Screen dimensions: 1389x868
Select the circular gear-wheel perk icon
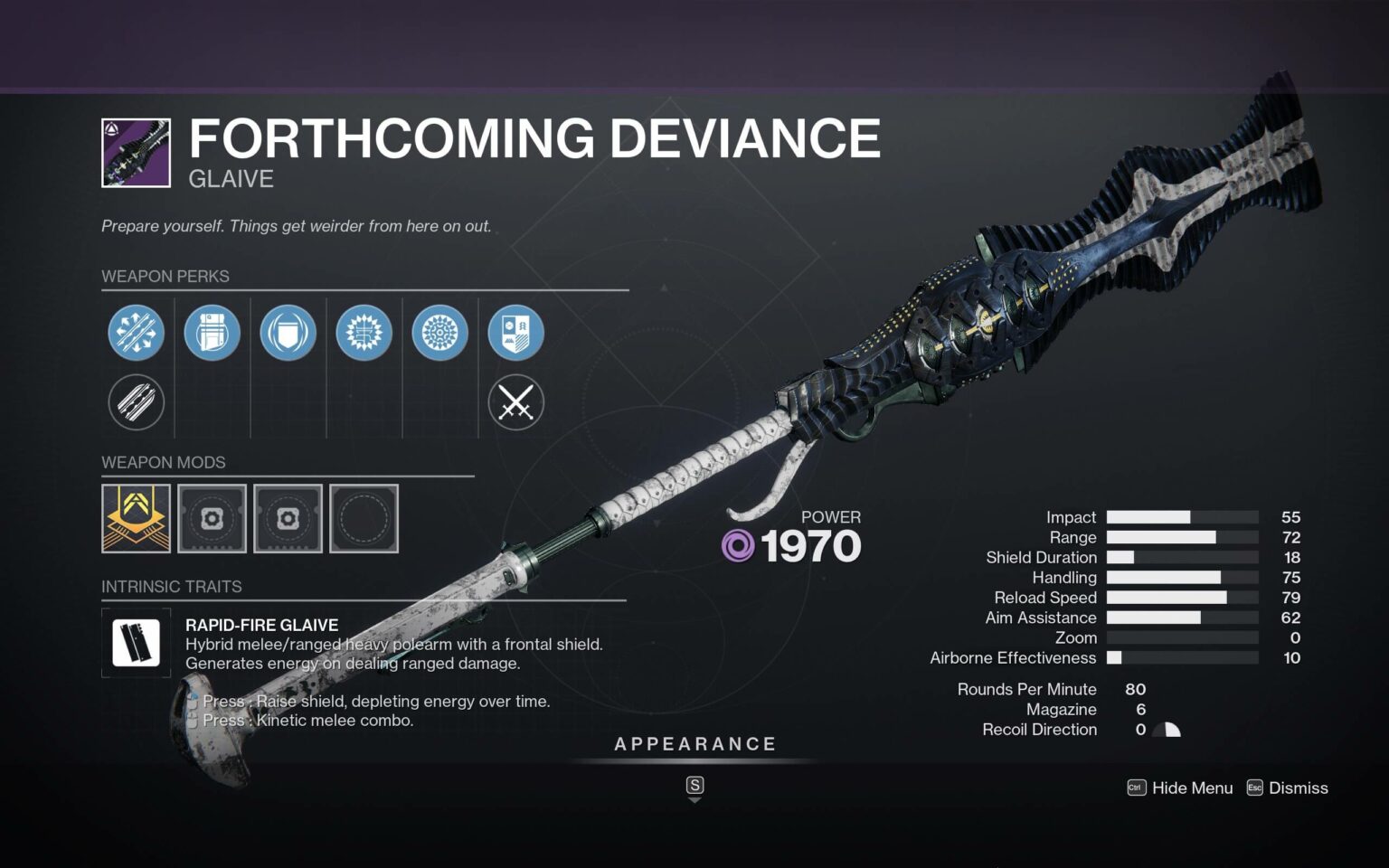pos(439,332)
